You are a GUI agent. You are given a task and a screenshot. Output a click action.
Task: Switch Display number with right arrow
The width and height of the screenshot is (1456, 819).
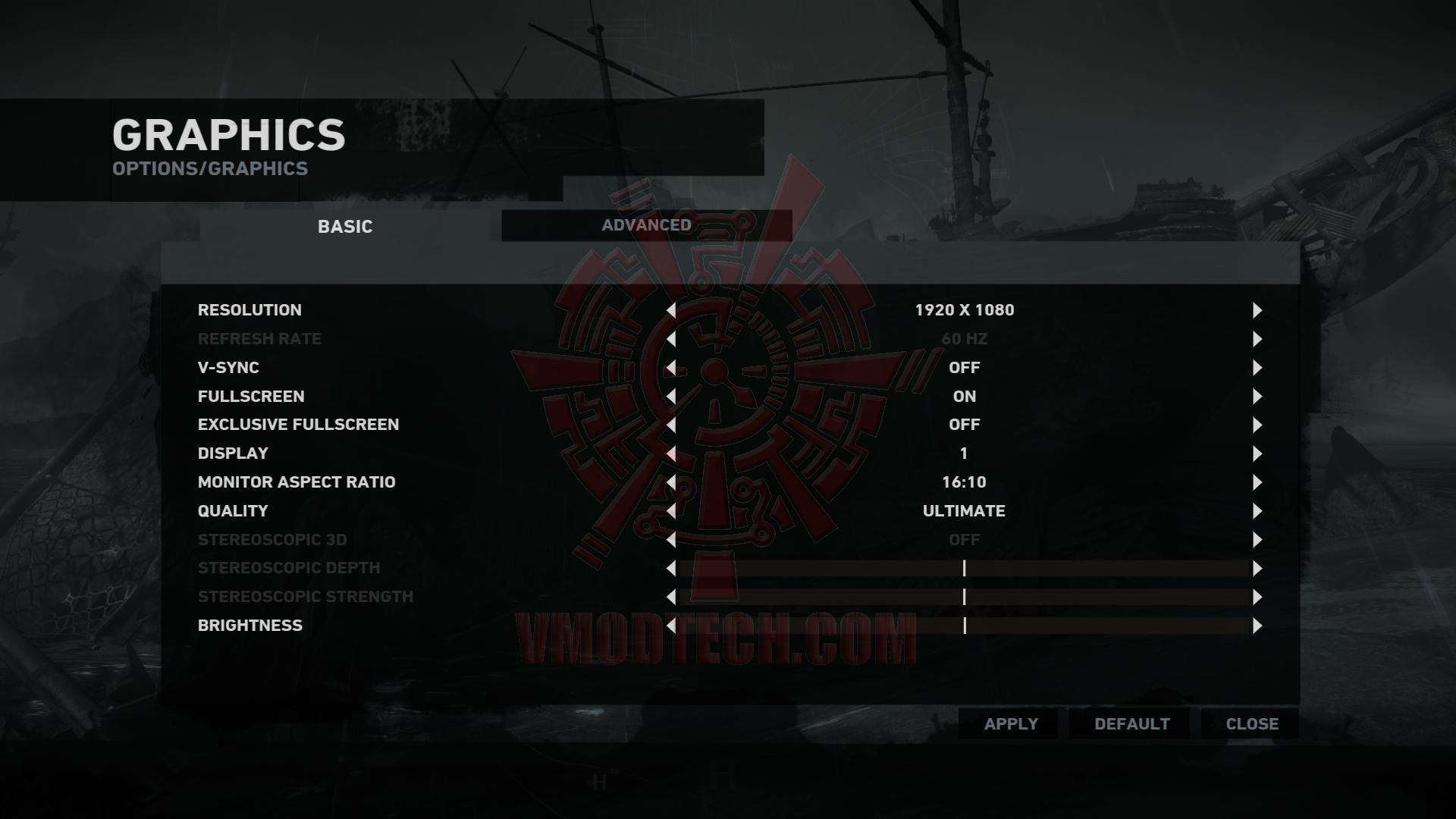1257,453
